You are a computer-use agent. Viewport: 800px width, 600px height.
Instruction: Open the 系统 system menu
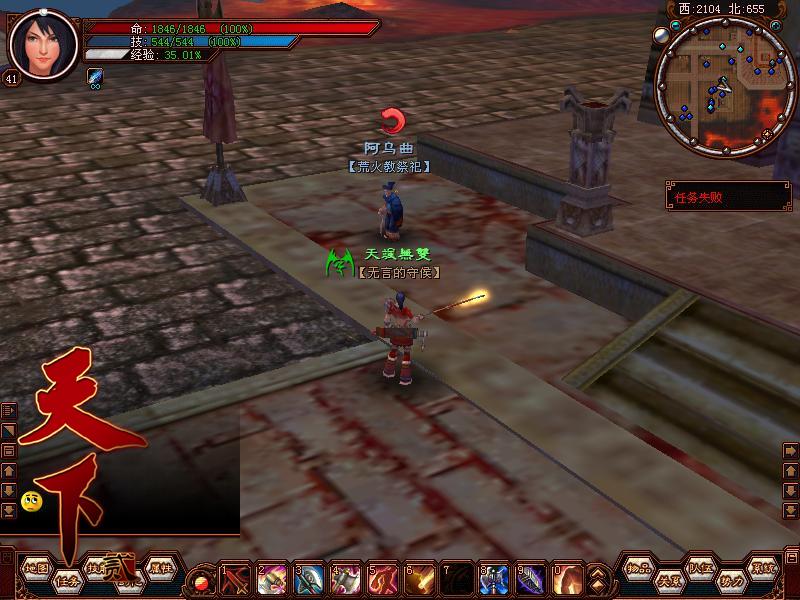click(764, 568)
